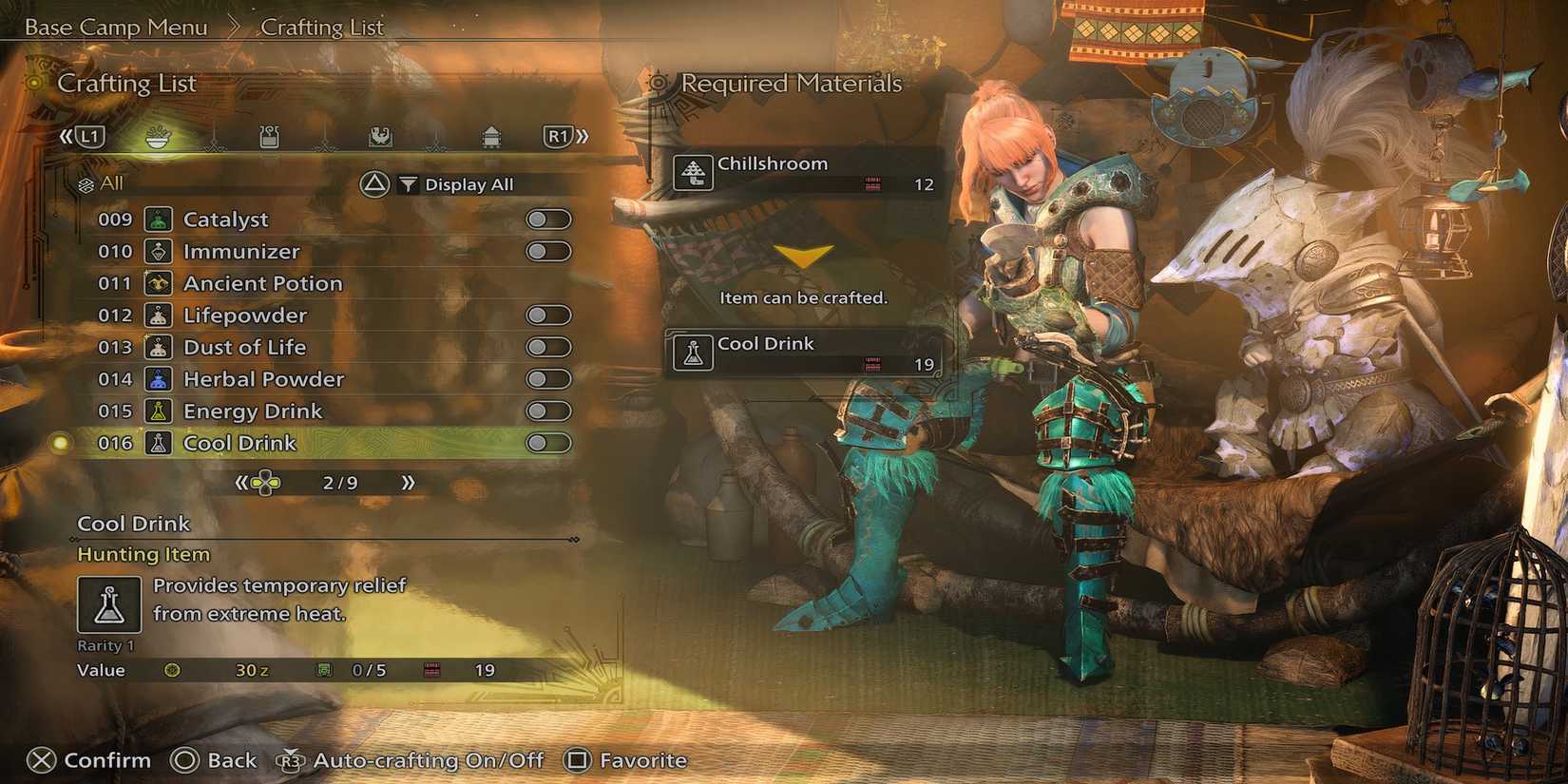Click the R1 next category arrow
This screenshot has height=784, width=1568.
(560, 136)
